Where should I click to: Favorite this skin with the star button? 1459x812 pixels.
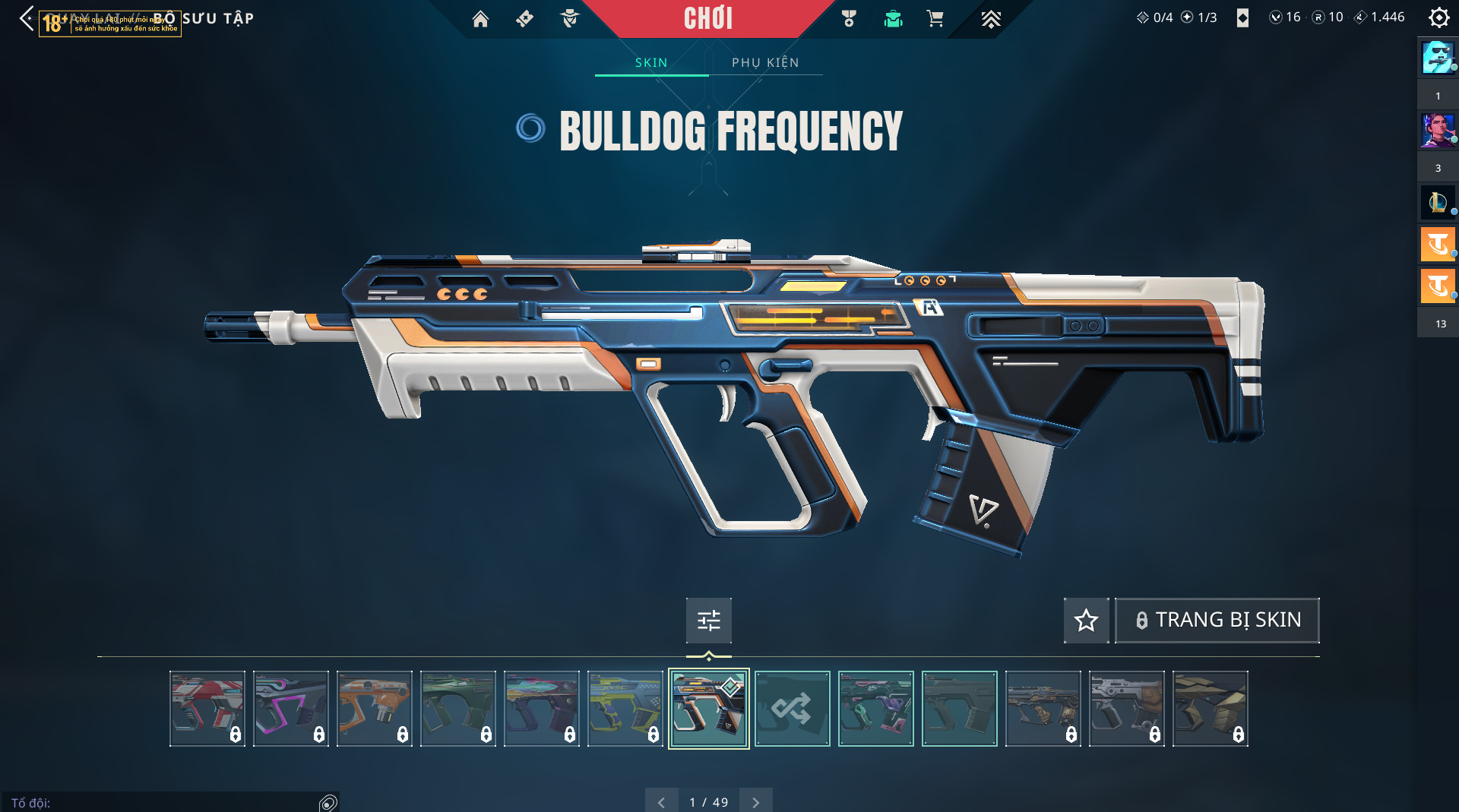click(x=1086, y=621)
